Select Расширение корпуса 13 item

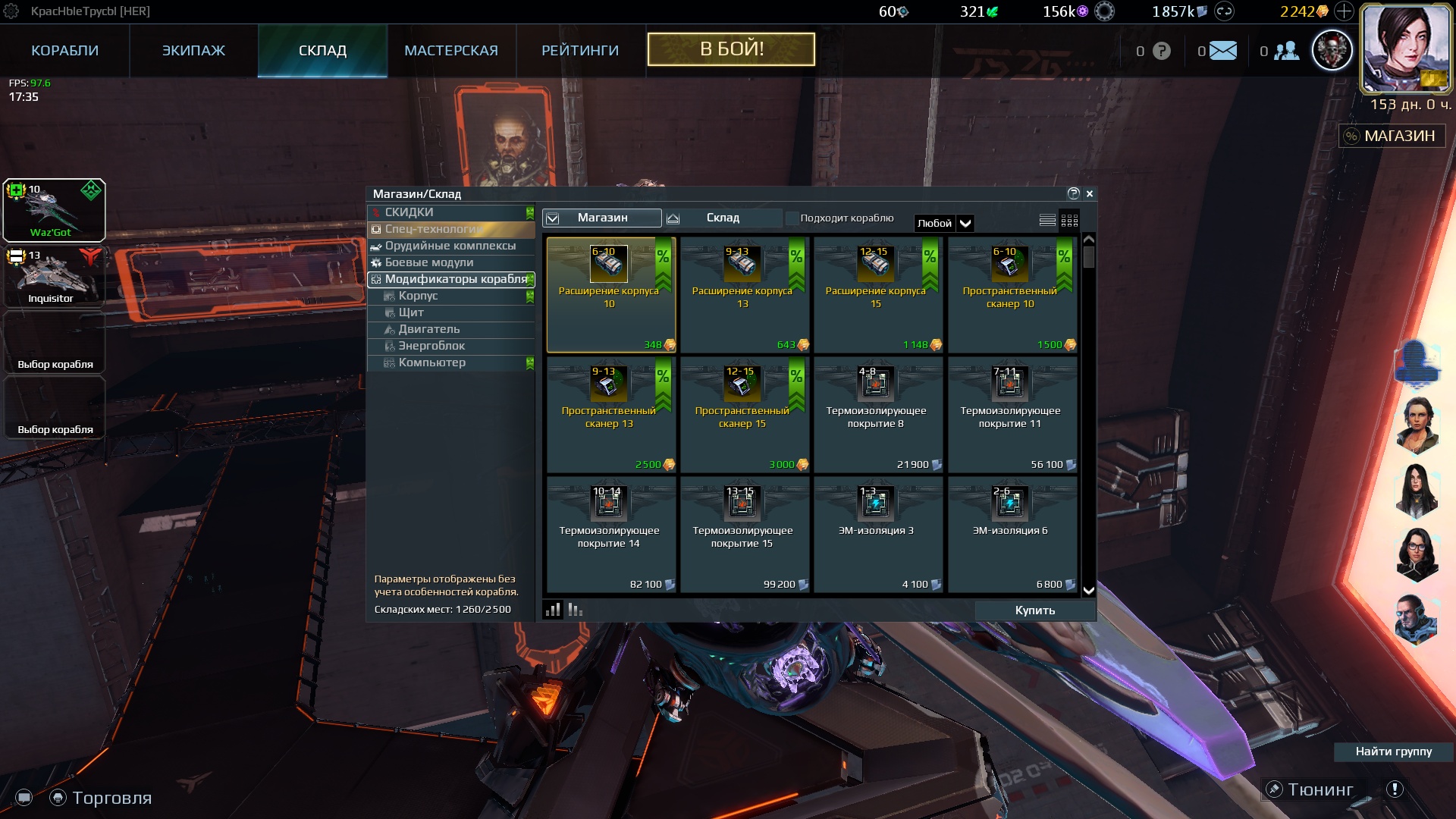coord(743,294)
